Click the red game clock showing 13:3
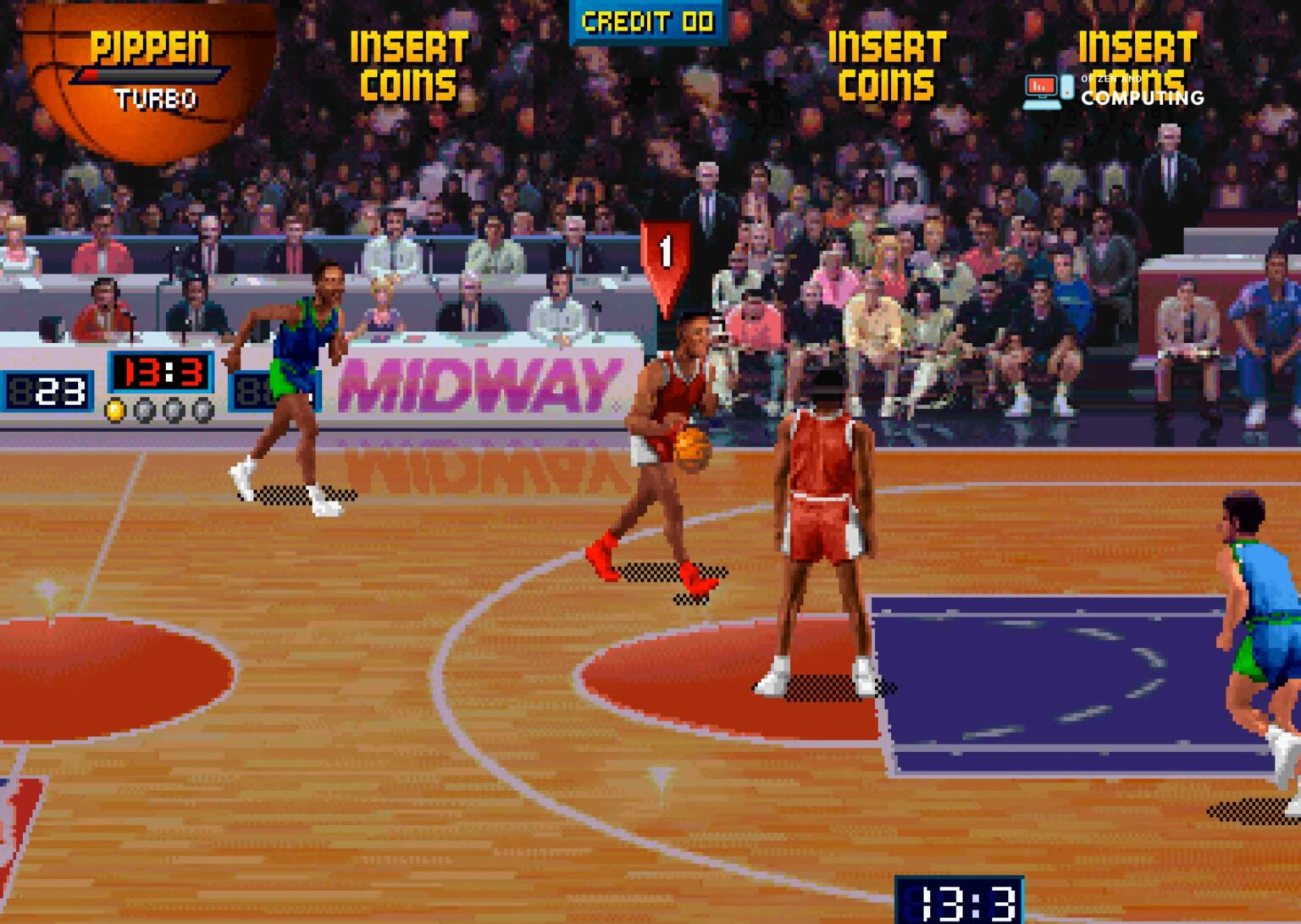 (161, 374)
